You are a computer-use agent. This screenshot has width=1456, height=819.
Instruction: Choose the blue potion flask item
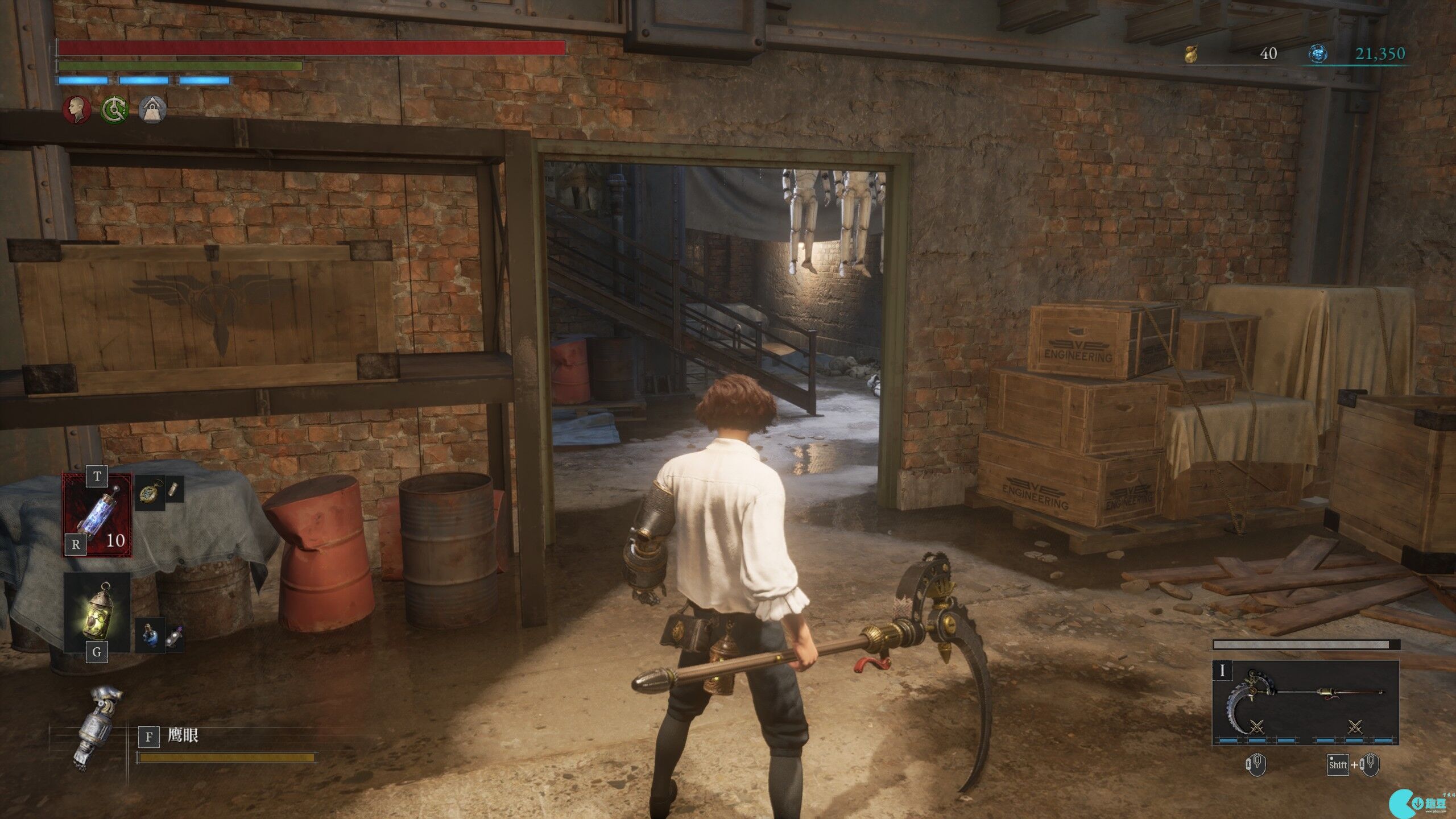click(150, 634)
